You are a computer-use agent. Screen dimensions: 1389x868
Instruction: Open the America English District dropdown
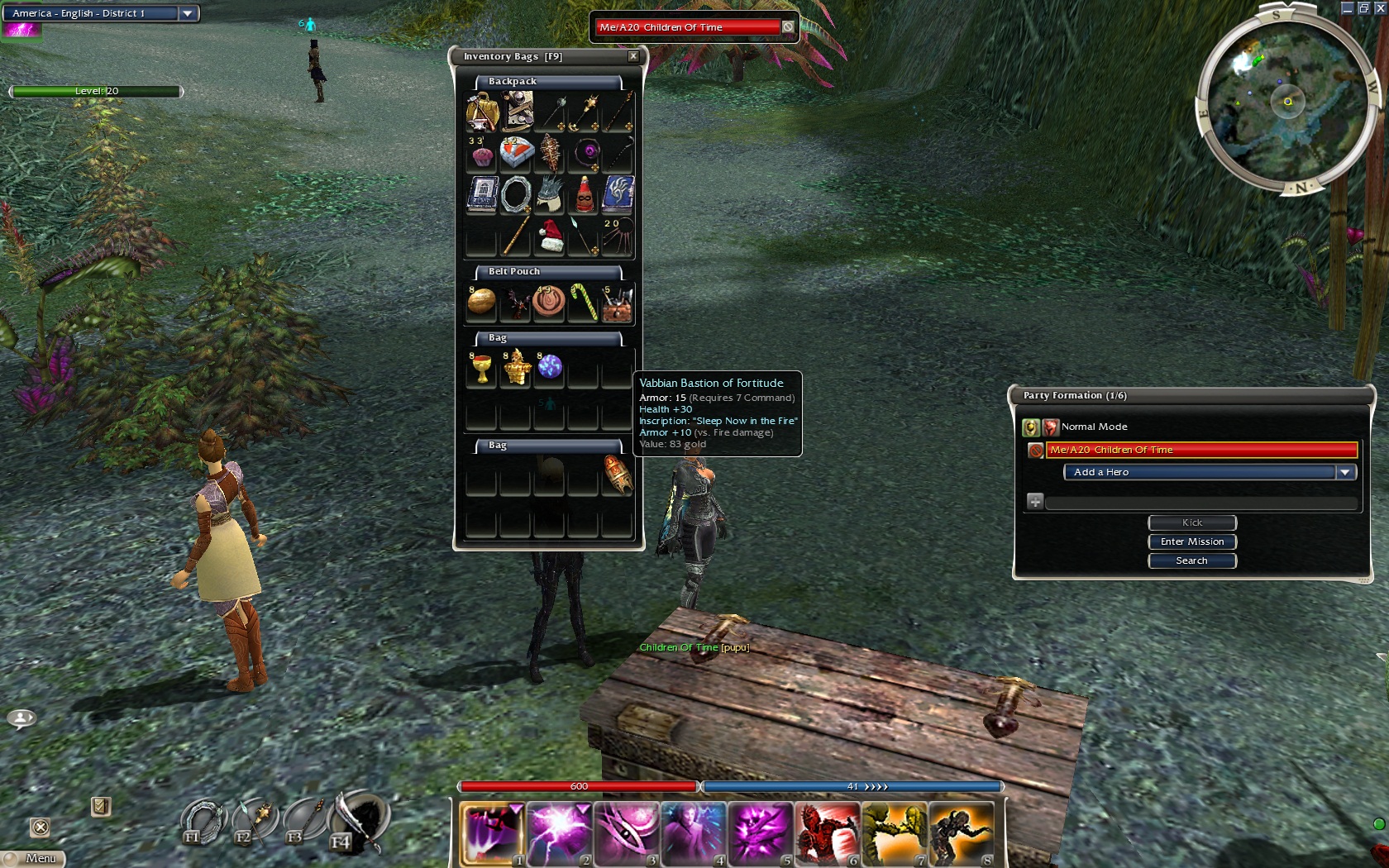(188, 13)
